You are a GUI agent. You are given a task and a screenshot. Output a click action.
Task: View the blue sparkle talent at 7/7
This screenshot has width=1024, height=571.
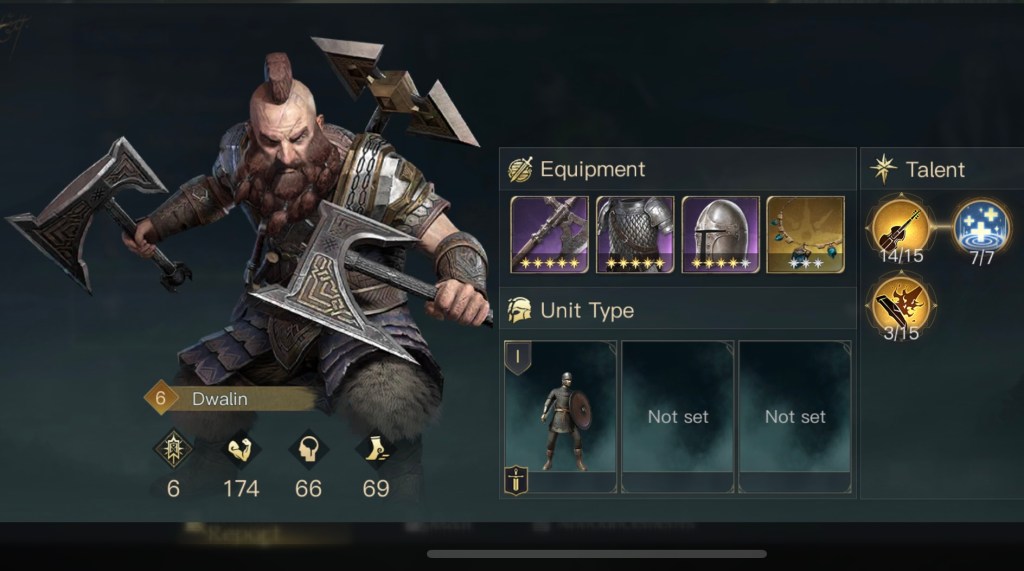tap(980, 227)
